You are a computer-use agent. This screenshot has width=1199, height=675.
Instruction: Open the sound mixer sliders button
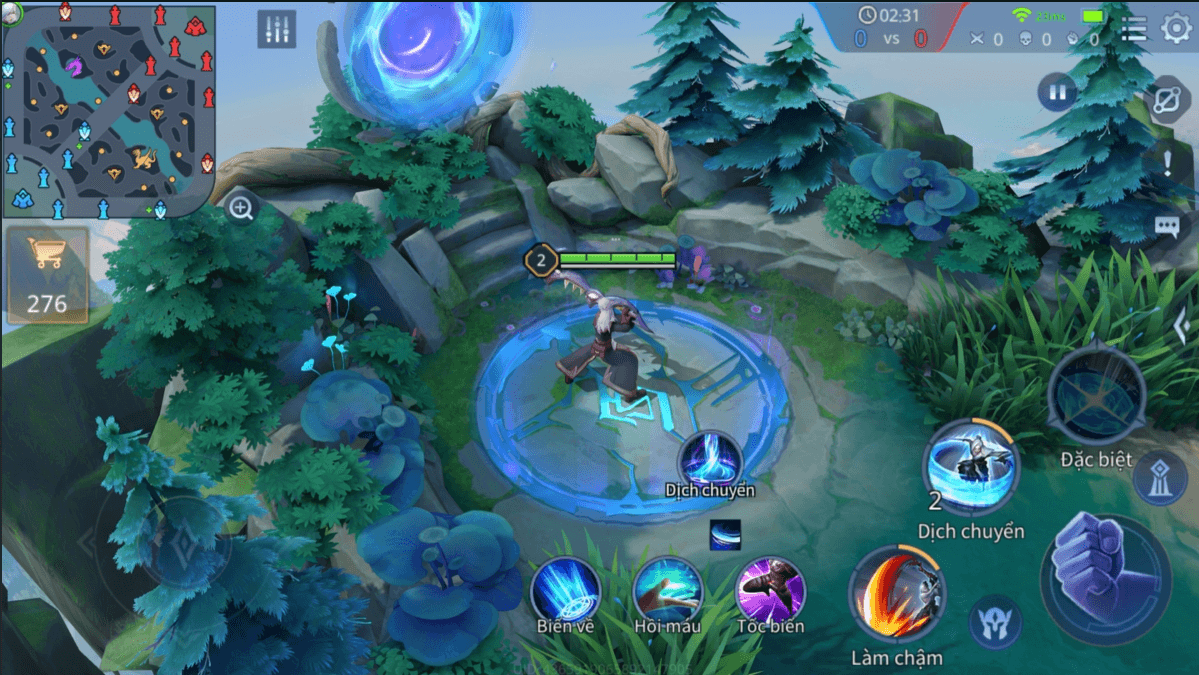coord(276,29)
